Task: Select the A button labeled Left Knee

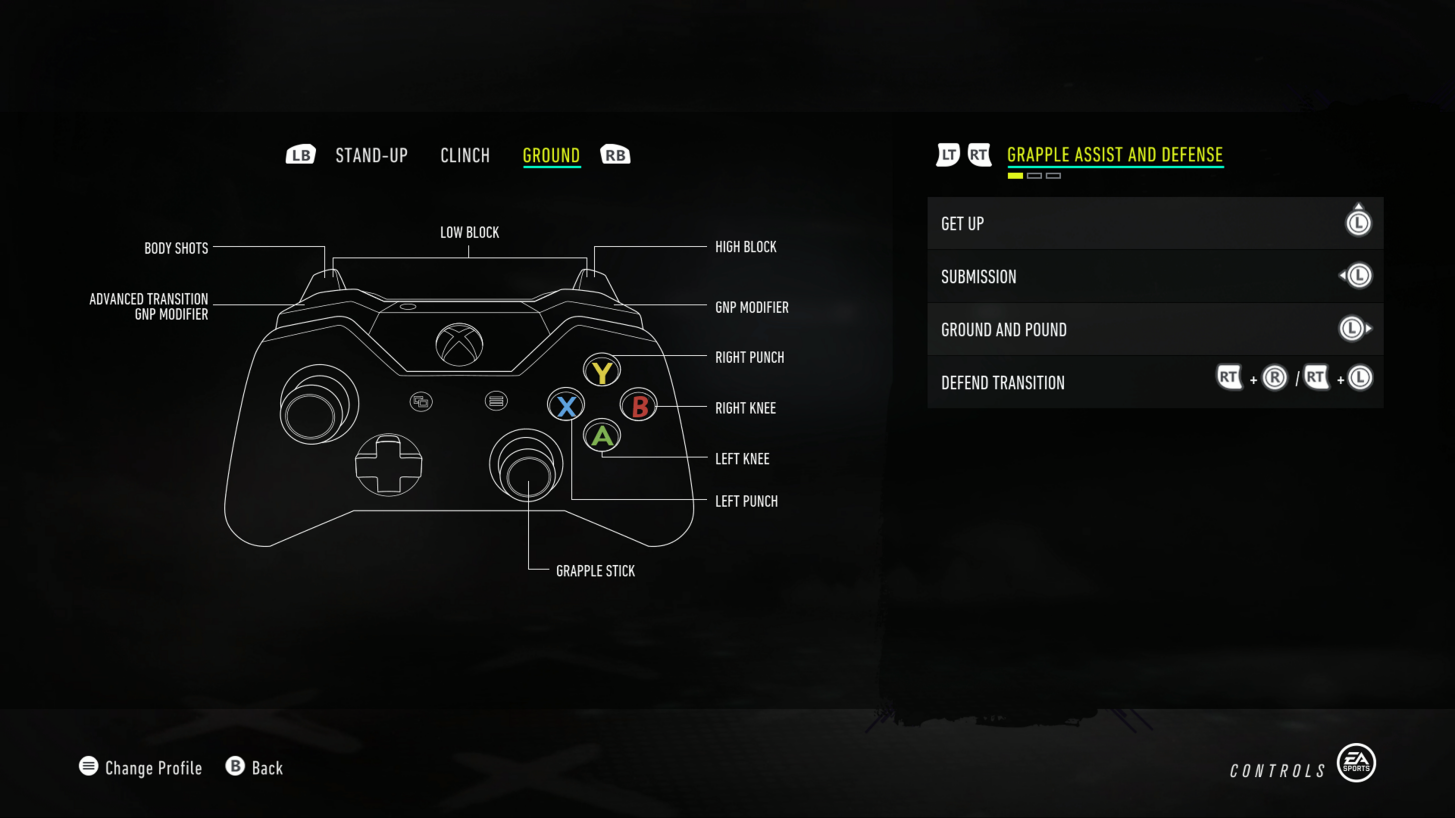Action: (x=601, y=436)
